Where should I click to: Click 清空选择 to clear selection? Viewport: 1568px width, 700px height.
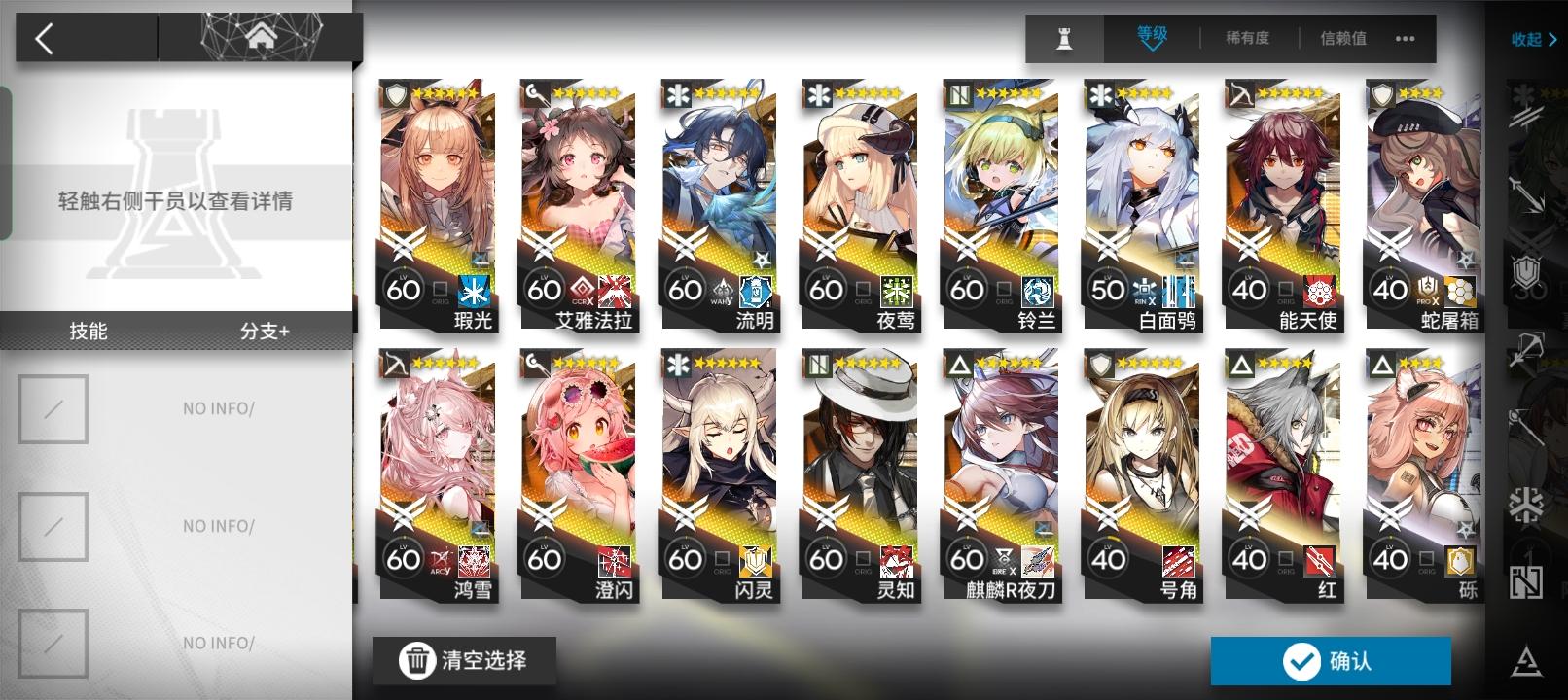464,658
